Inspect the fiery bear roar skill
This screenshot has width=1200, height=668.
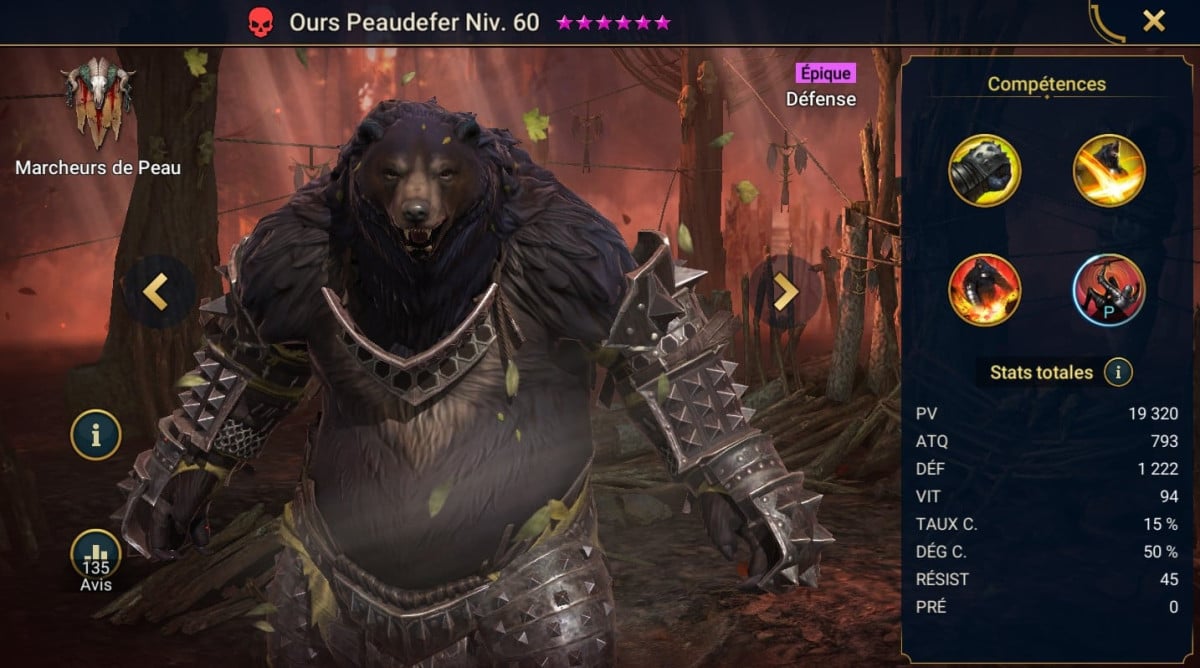tap(985, 289)
